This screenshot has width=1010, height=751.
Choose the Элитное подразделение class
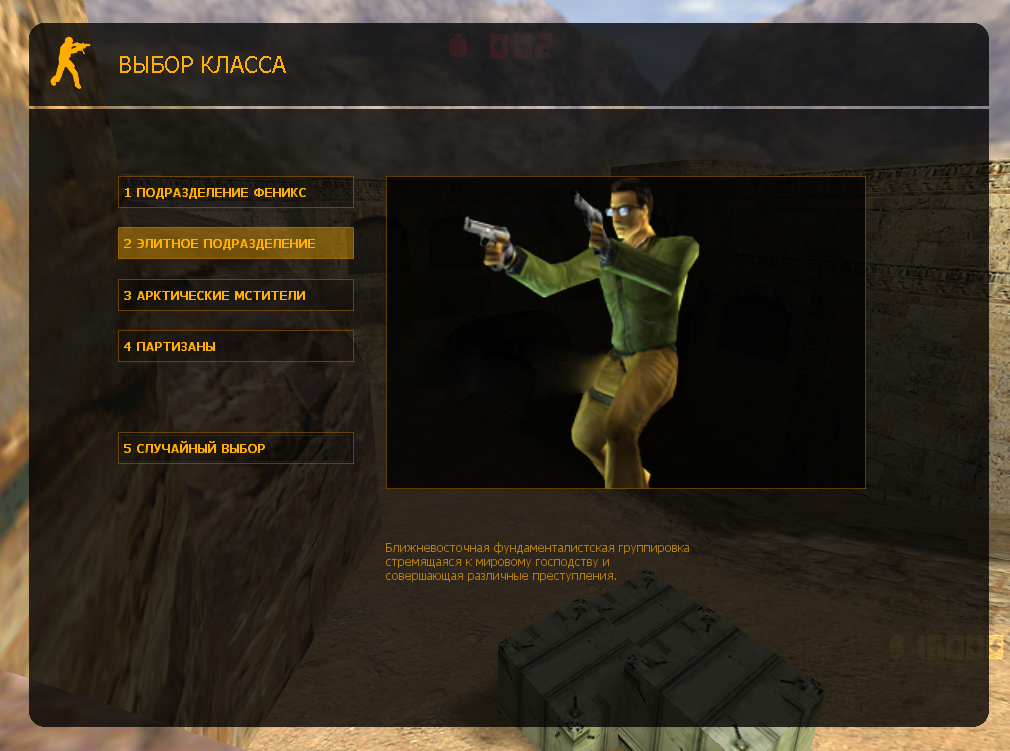pos(235,243)
